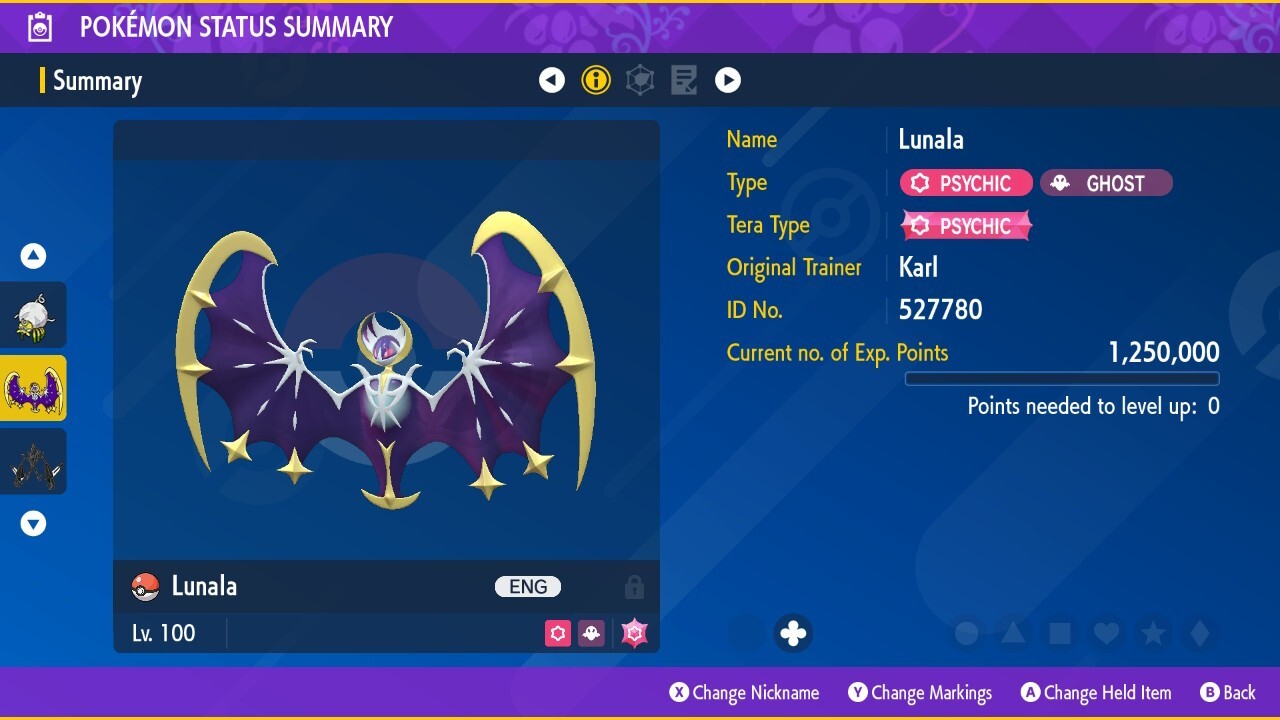Toggle the lock icon near the ENG tag
Screen dimensions: 1280x720
(634, 586)
